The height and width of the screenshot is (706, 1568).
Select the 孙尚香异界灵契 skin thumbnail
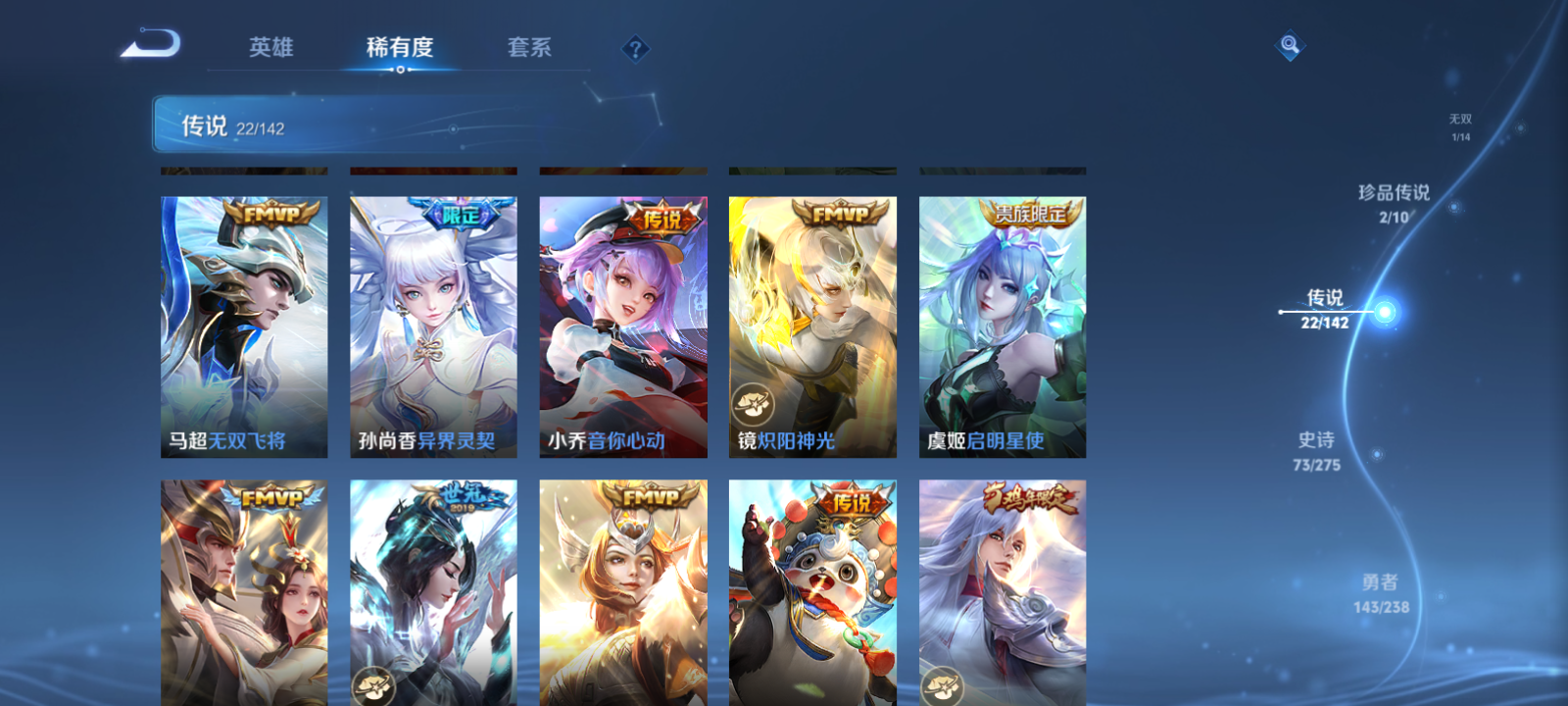coord(433,324)
